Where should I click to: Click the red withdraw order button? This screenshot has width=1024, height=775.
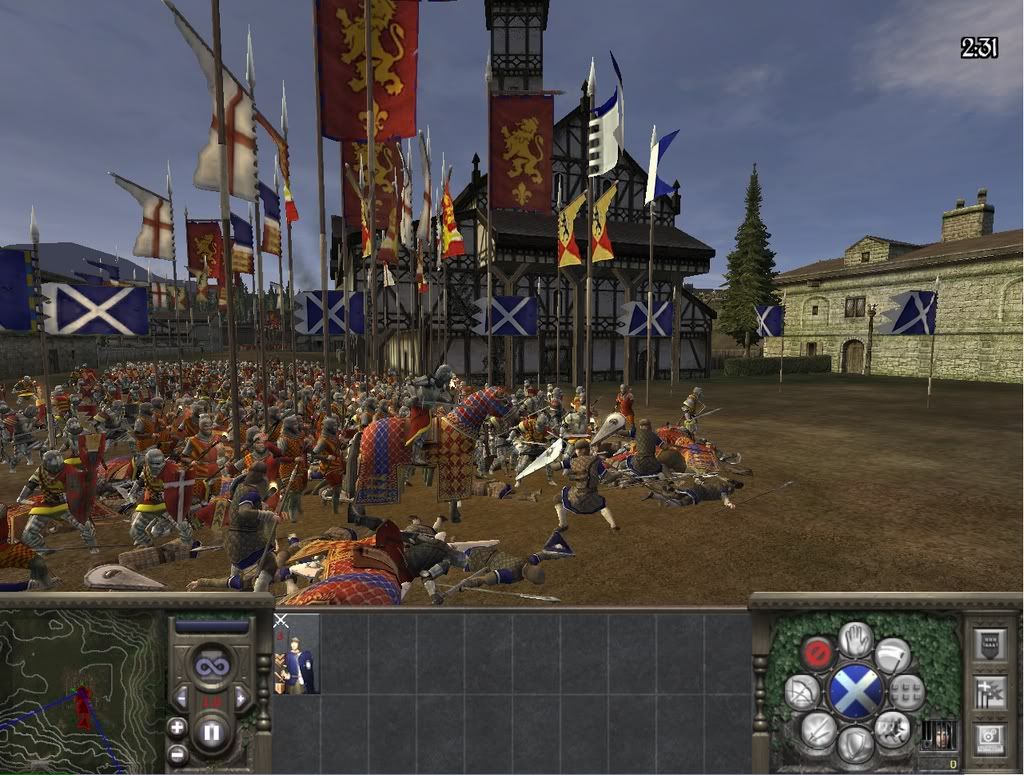817,654
